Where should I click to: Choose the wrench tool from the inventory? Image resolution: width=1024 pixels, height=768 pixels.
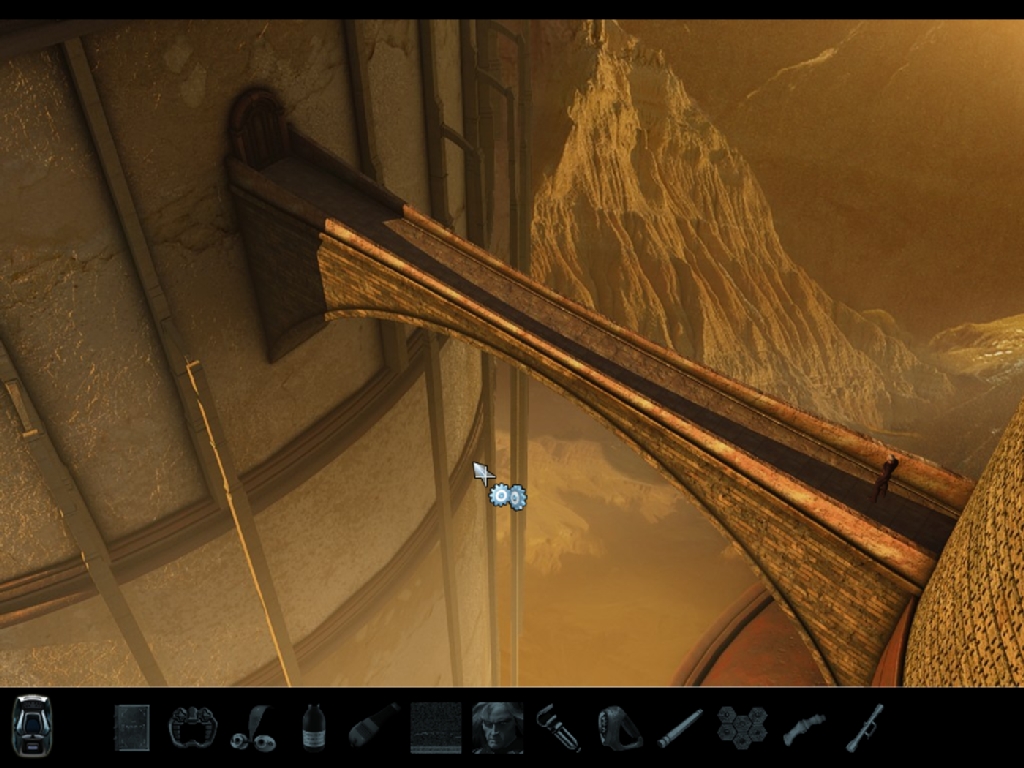coord(557,727)
